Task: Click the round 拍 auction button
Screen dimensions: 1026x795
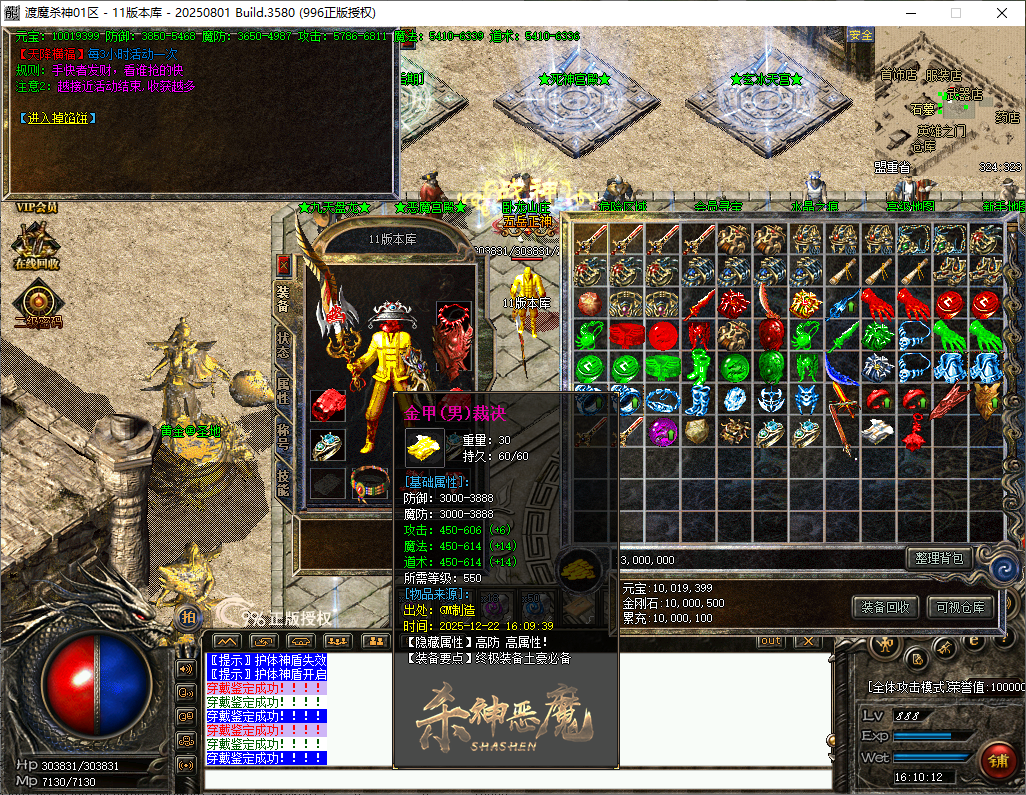Action: click(187, 617)
